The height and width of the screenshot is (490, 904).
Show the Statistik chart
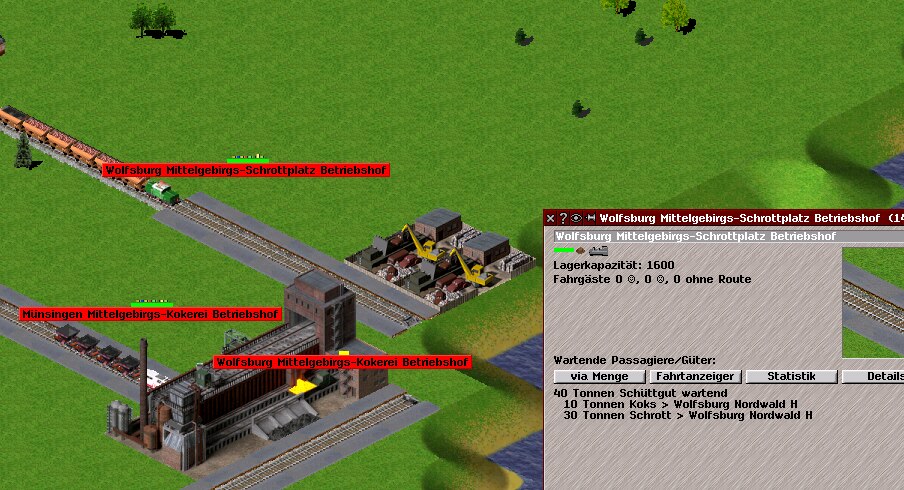(790, 376)
